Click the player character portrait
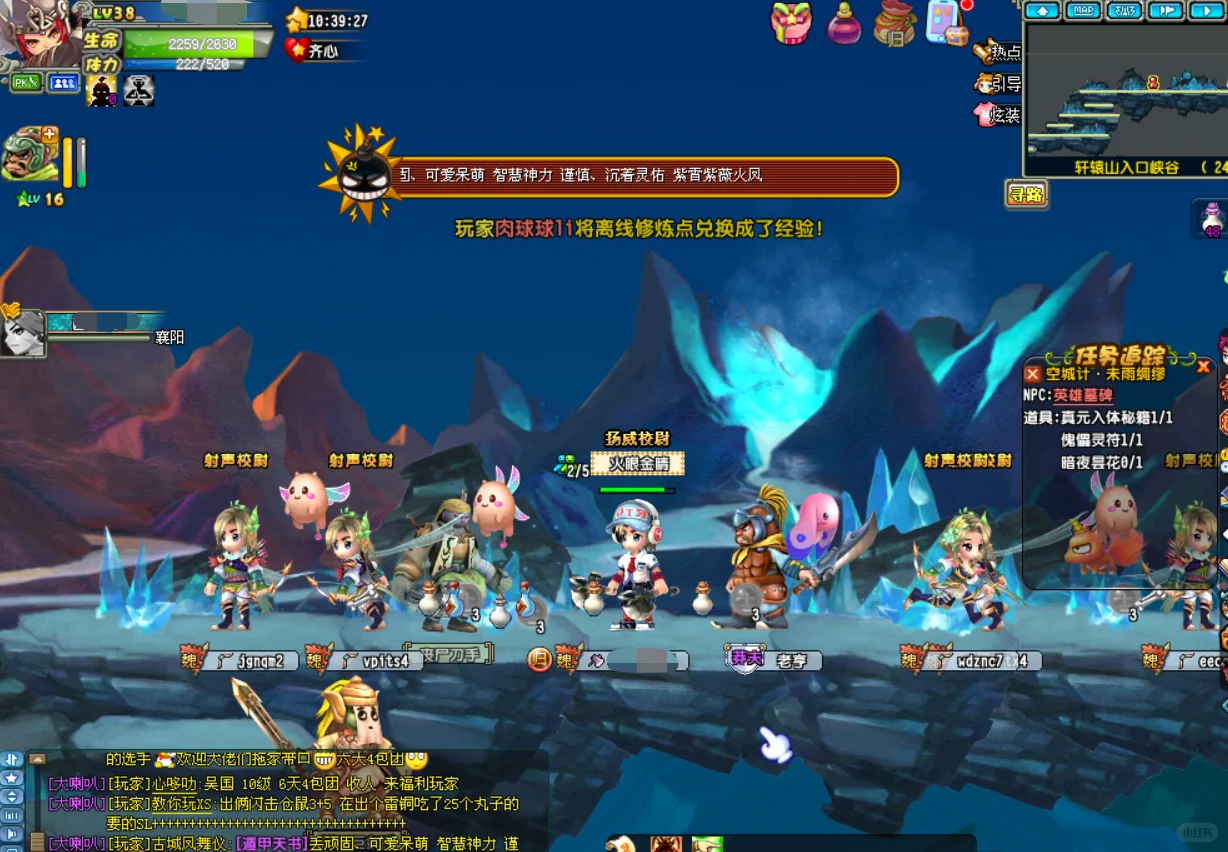Image resolution: width=1228 pixels, height=852 pixels. pyautogui.click(x=40, y=35)
